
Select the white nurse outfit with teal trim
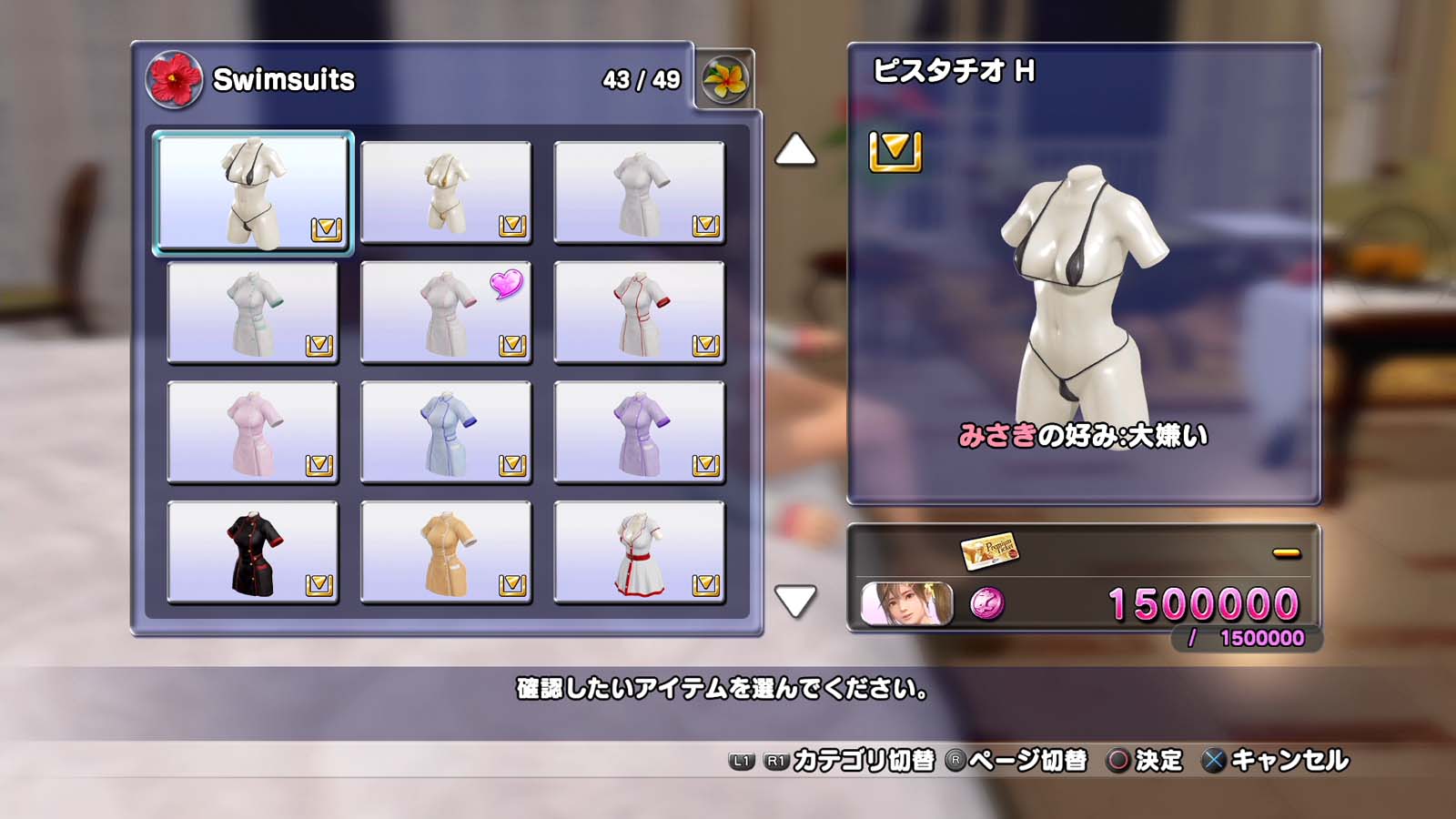click(x=253, y=312)
